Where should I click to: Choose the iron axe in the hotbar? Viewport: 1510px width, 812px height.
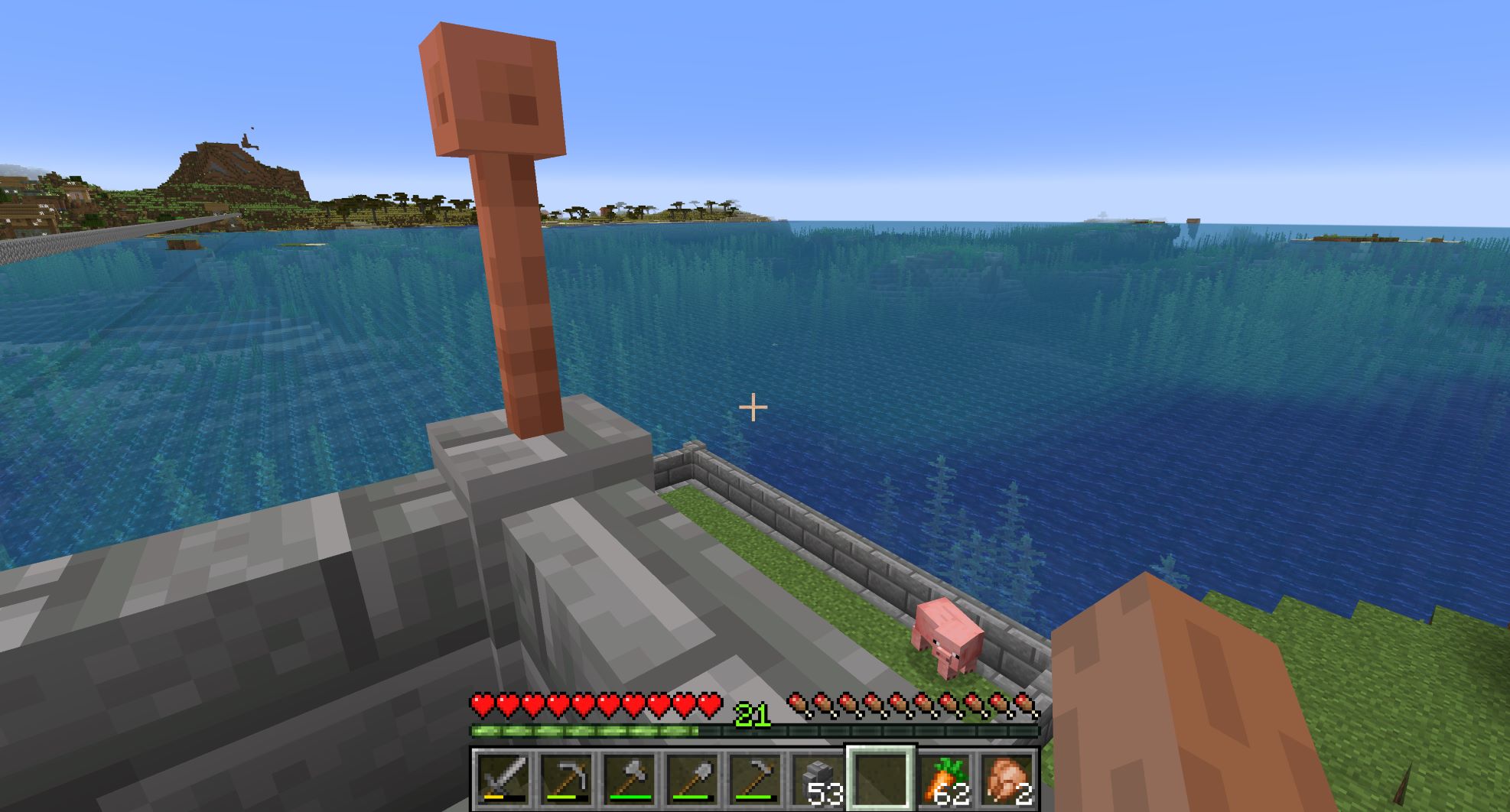click(x=629, y=779)
